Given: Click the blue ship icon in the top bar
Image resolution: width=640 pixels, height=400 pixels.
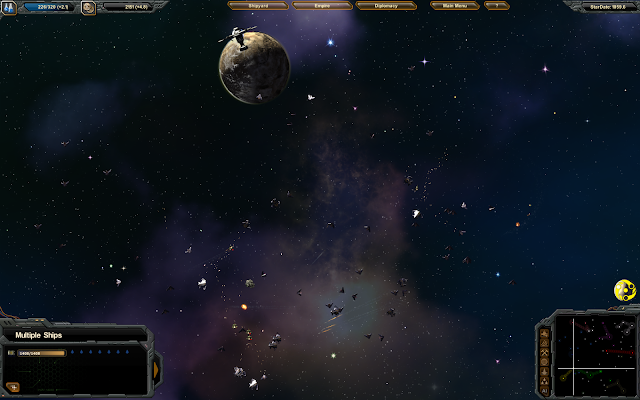Looking at the screenshot, I should [9, 8].
